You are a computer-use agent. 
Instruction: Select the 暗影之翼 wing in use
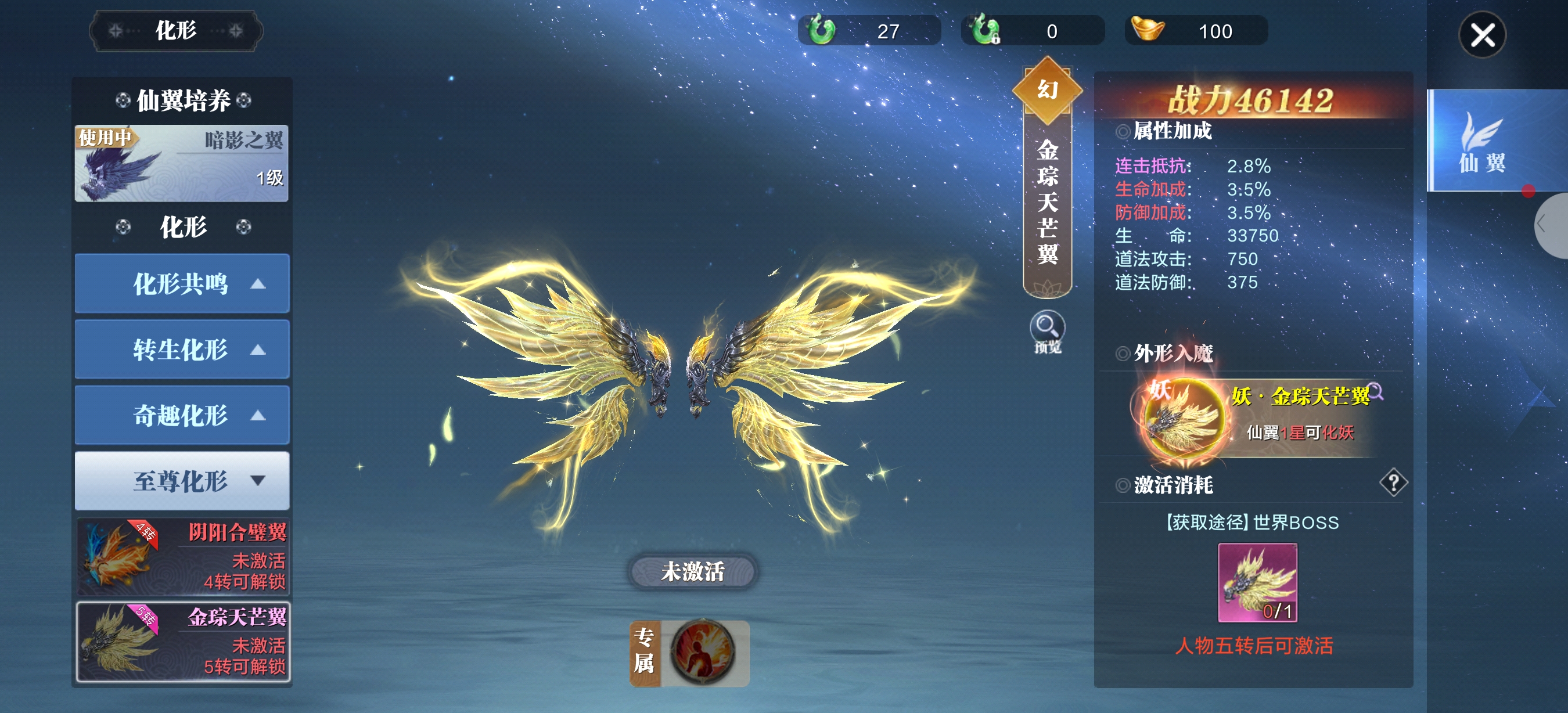[181, 163]
